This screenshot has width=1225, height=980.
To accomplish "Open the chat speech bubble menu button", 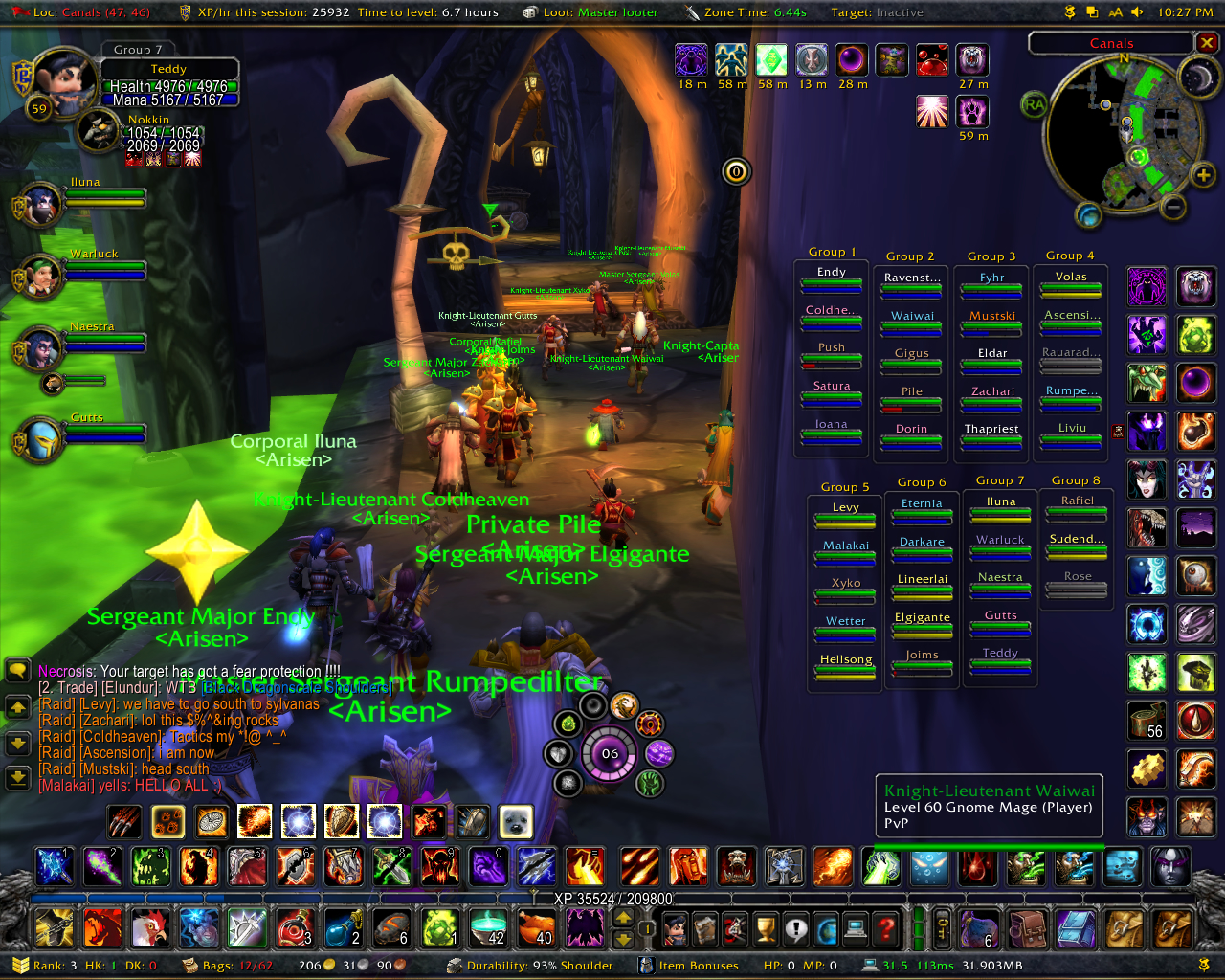I will click(x=17, y=670).
